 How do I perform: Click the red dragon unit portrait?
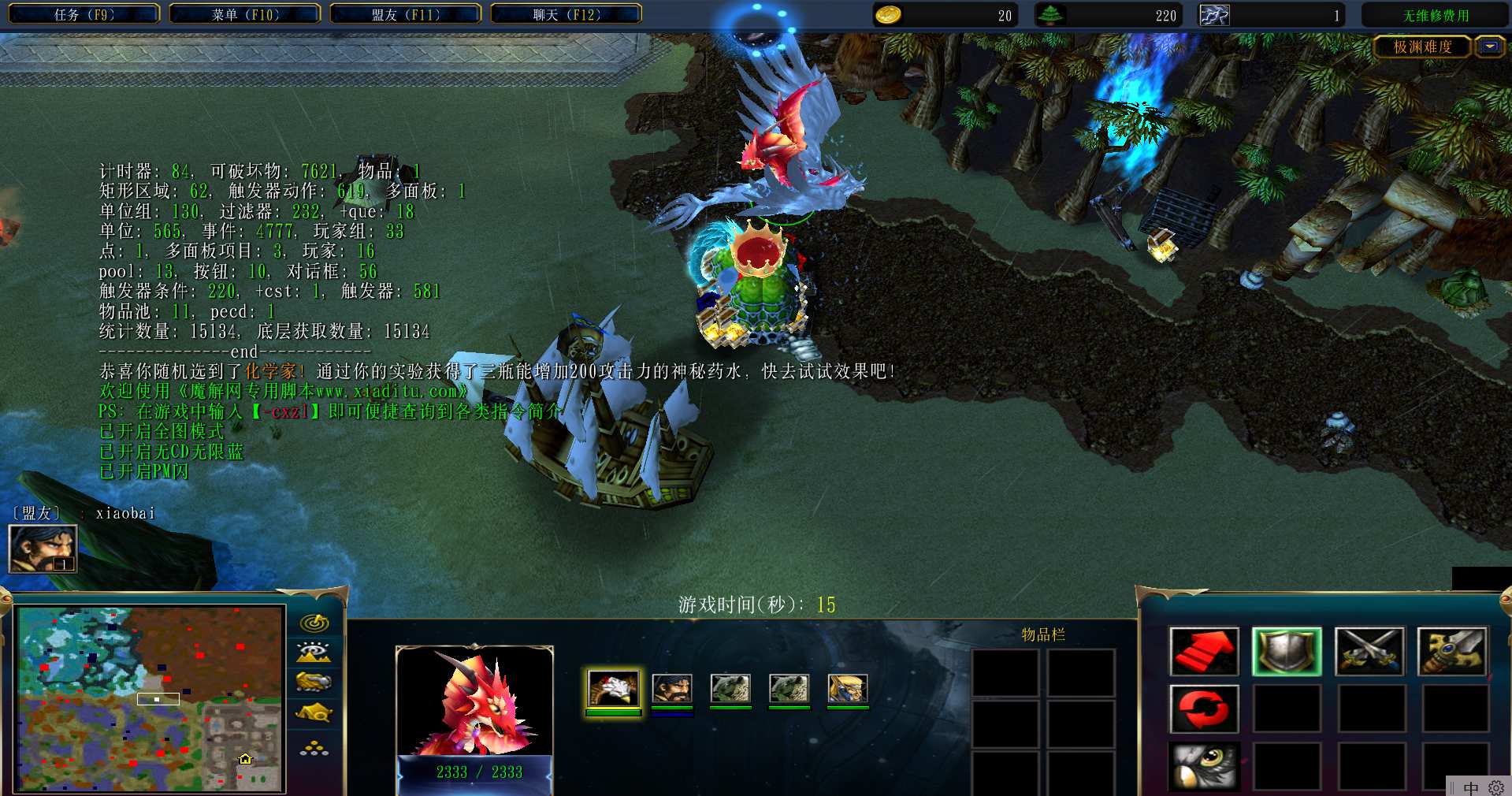[x=474, y=700]
